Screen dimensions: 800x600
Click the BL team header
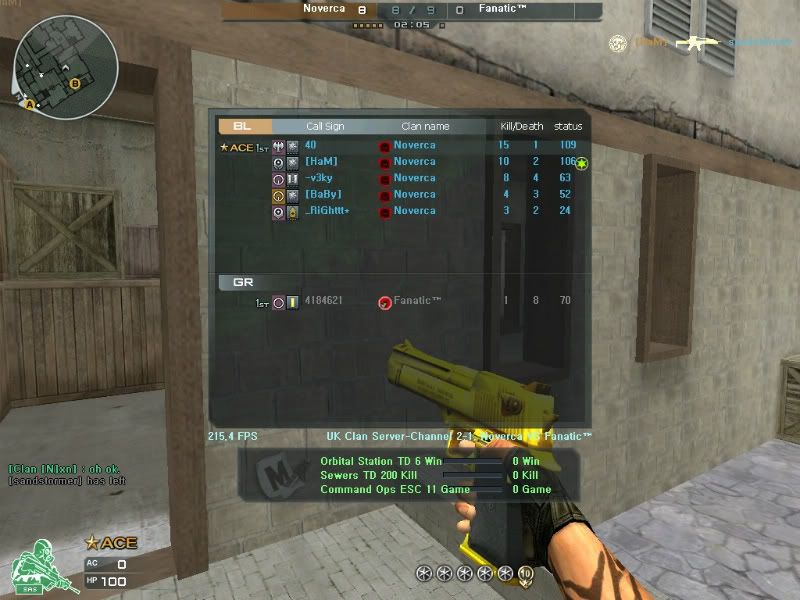tap(242, 126)
